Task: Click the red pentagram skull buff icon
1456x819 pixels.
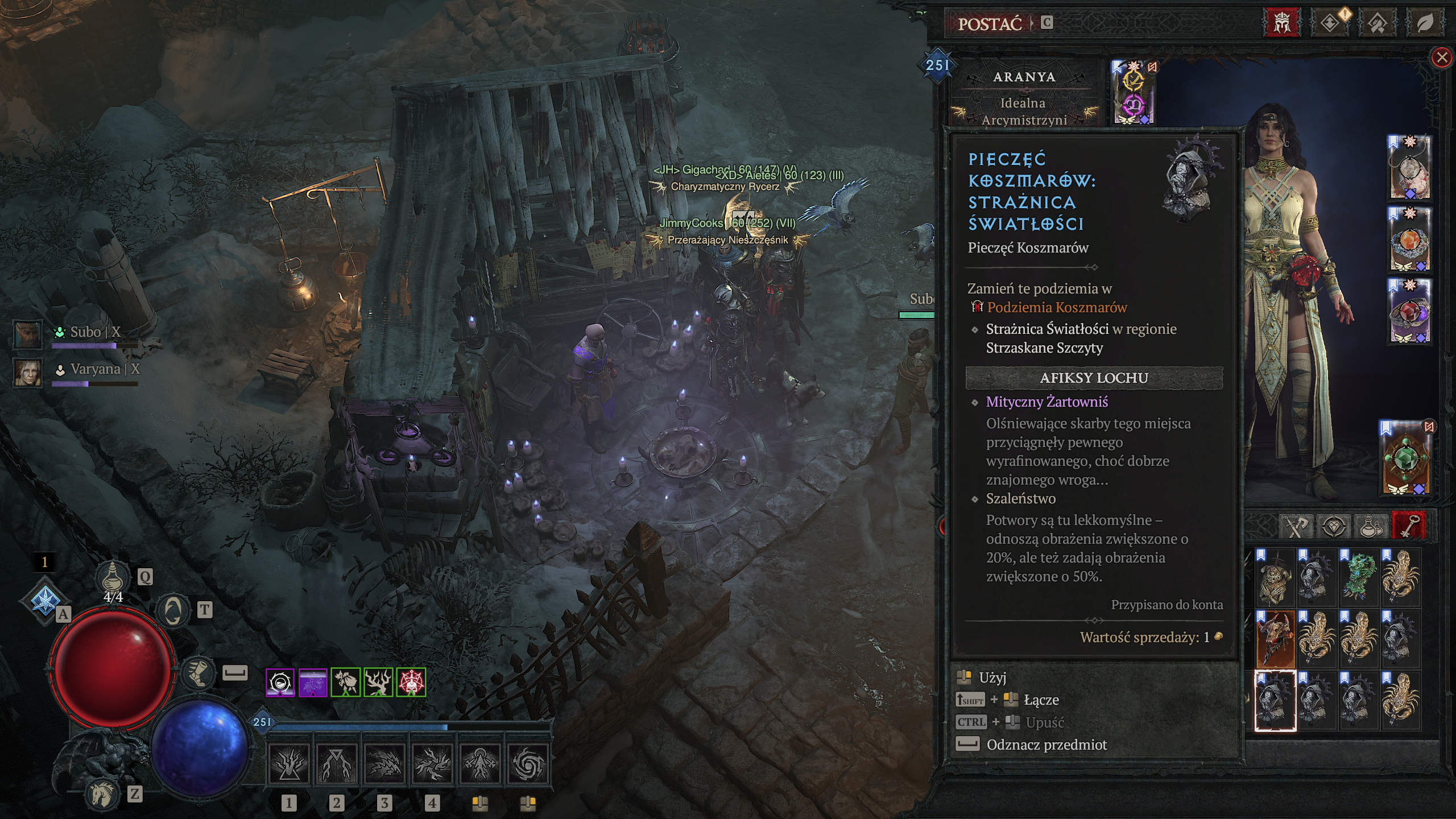Action: click(411, 682)
